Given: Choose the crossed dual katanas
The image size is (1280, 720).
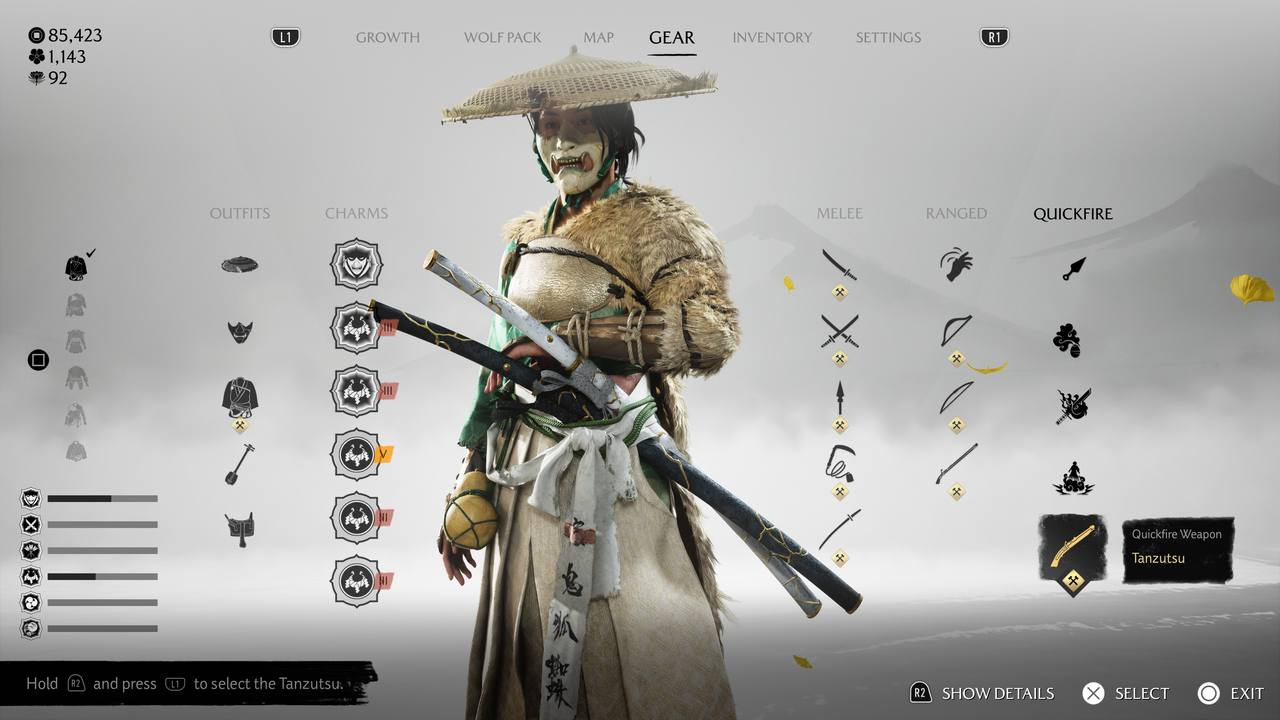Looking at the screenshot, I should point(839,331).
